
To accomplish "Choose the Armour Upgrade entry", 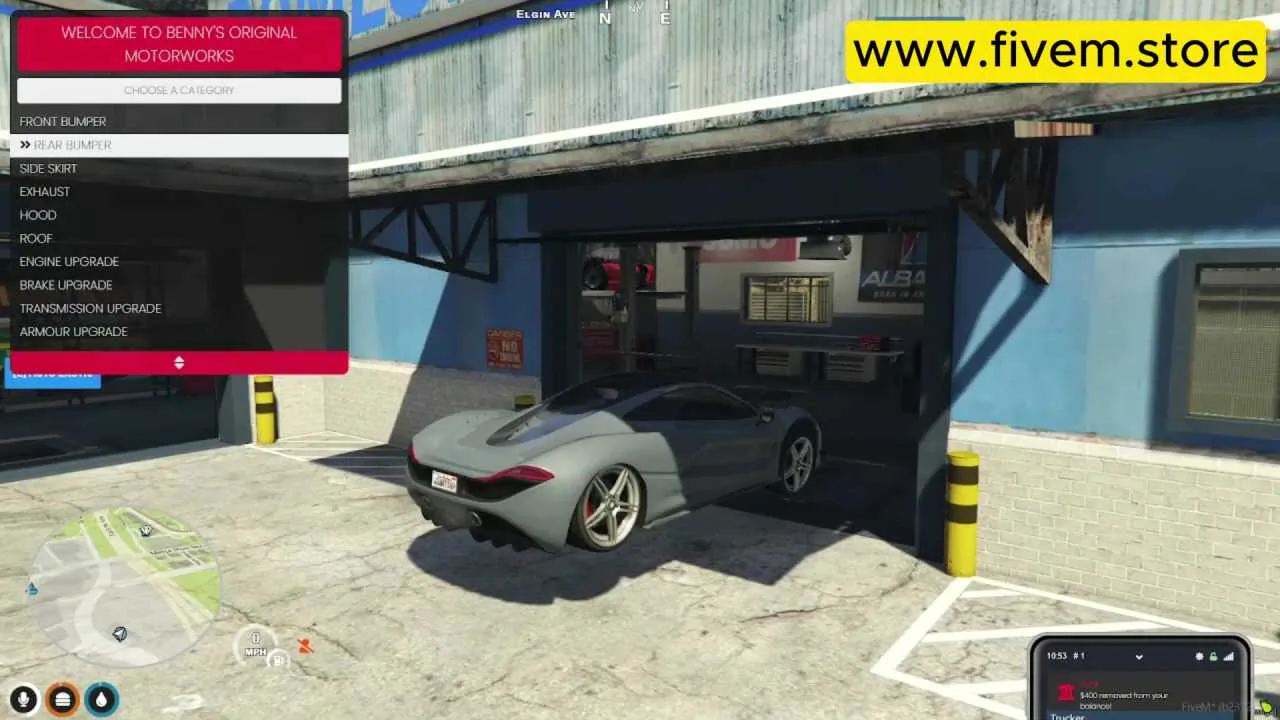I will pyautogui.click(x=73, y=331).
